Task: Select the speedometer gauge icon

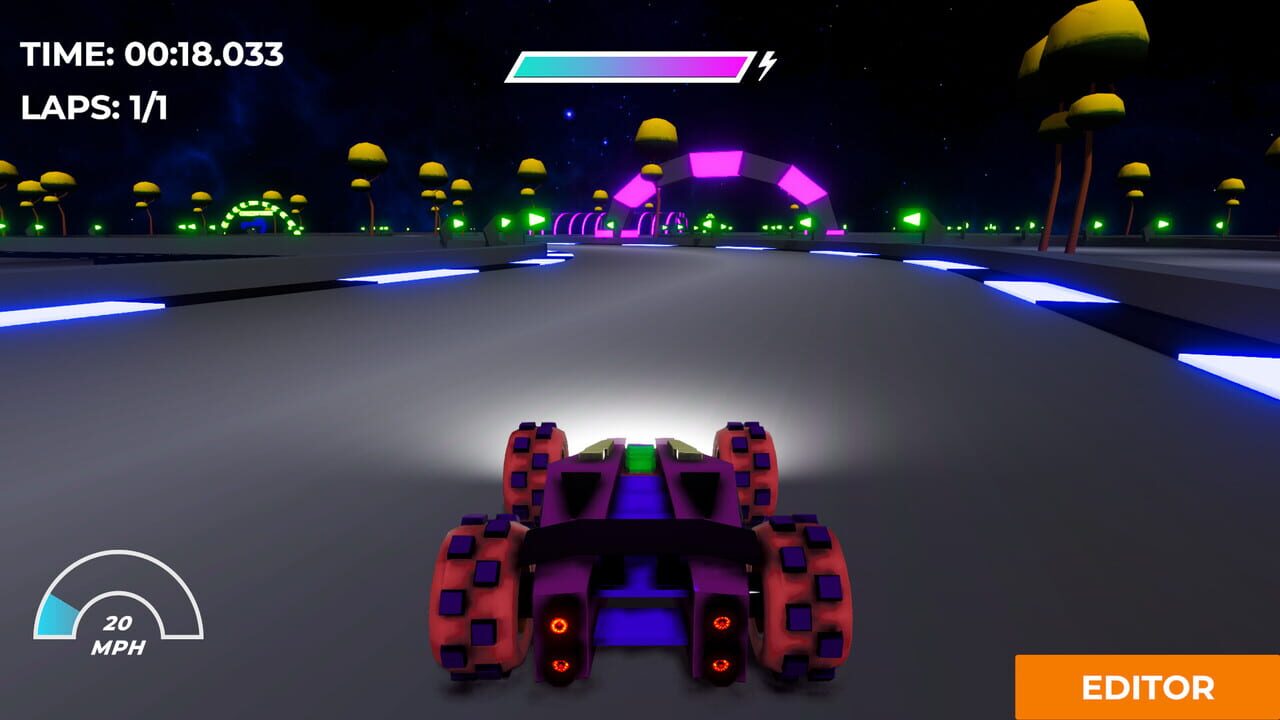Action: tap(120, 620)
